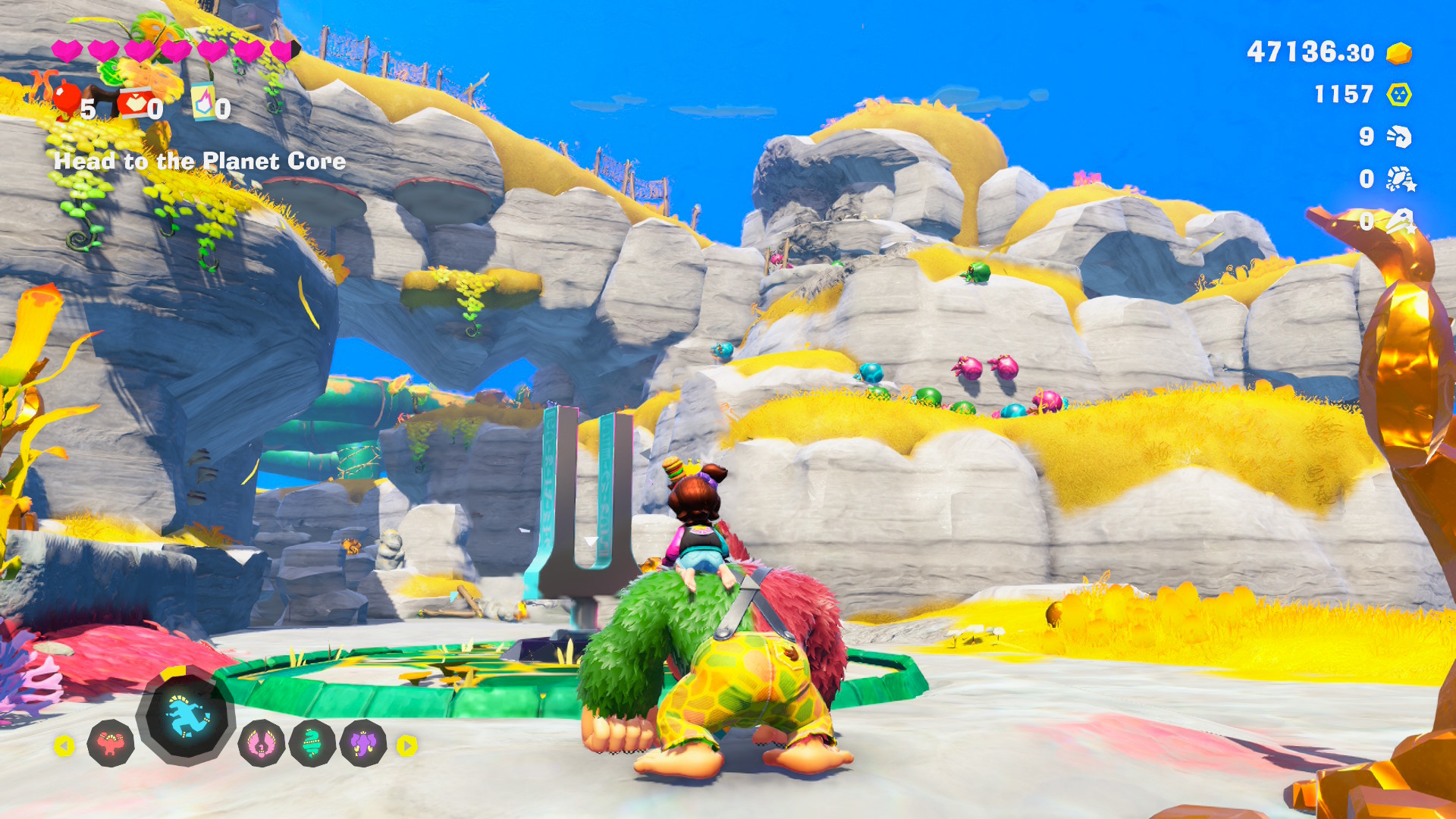Click the gold nugget currency icon

(1400, 53)
